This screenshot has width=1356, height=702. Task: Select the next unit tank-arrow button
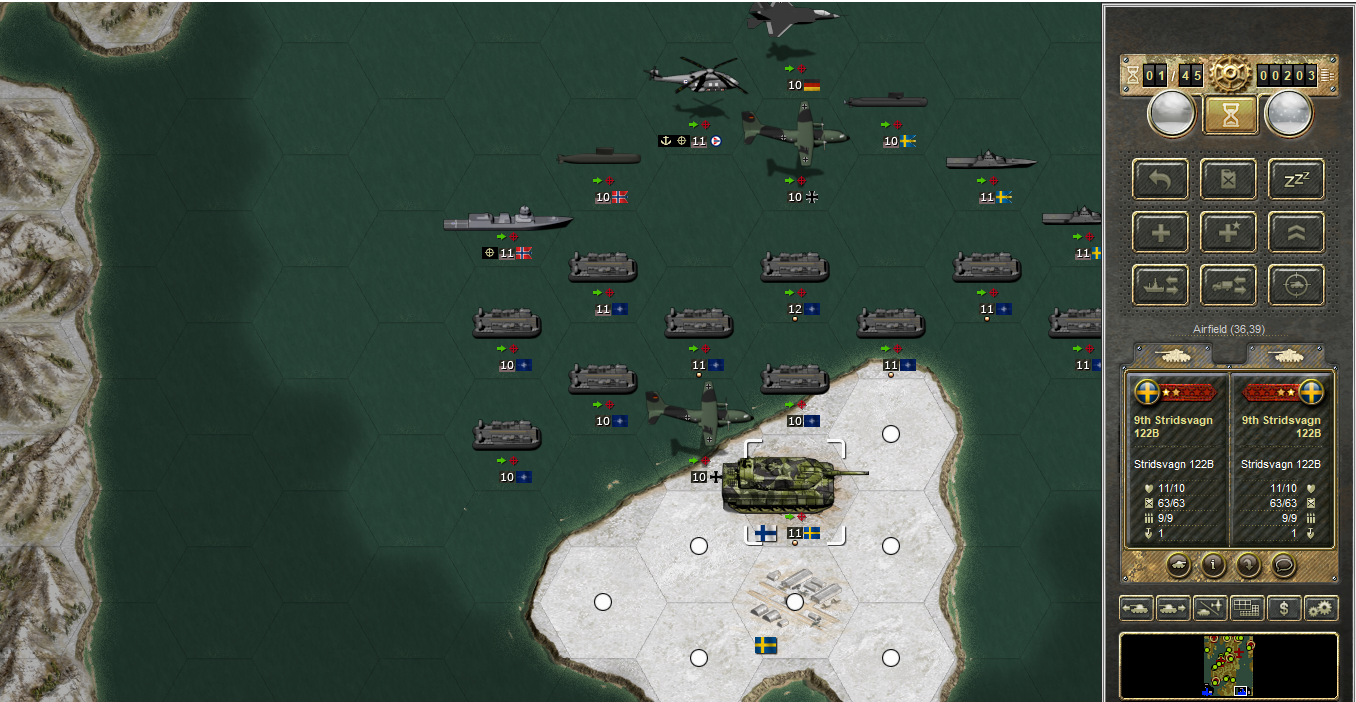click(x=1172, y=608)
